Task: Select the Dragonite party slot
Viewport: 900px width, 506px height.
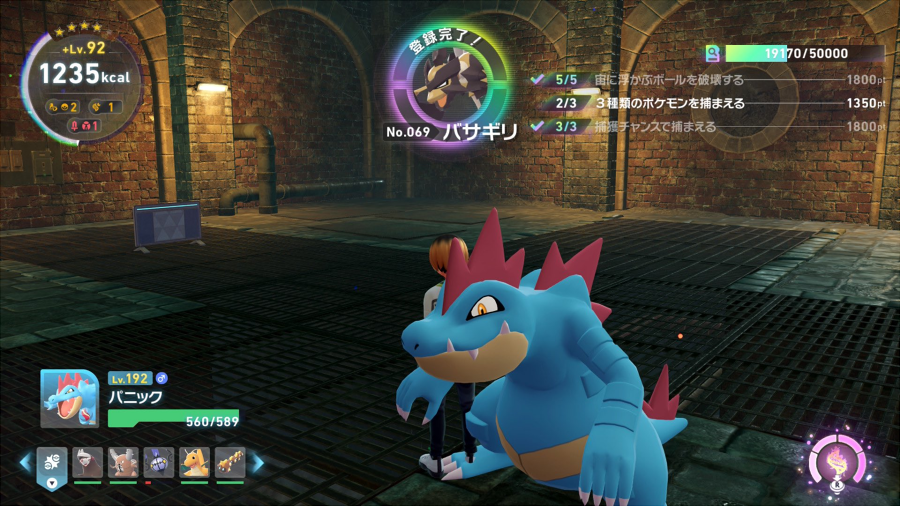Action: click(x=194, y=462)
